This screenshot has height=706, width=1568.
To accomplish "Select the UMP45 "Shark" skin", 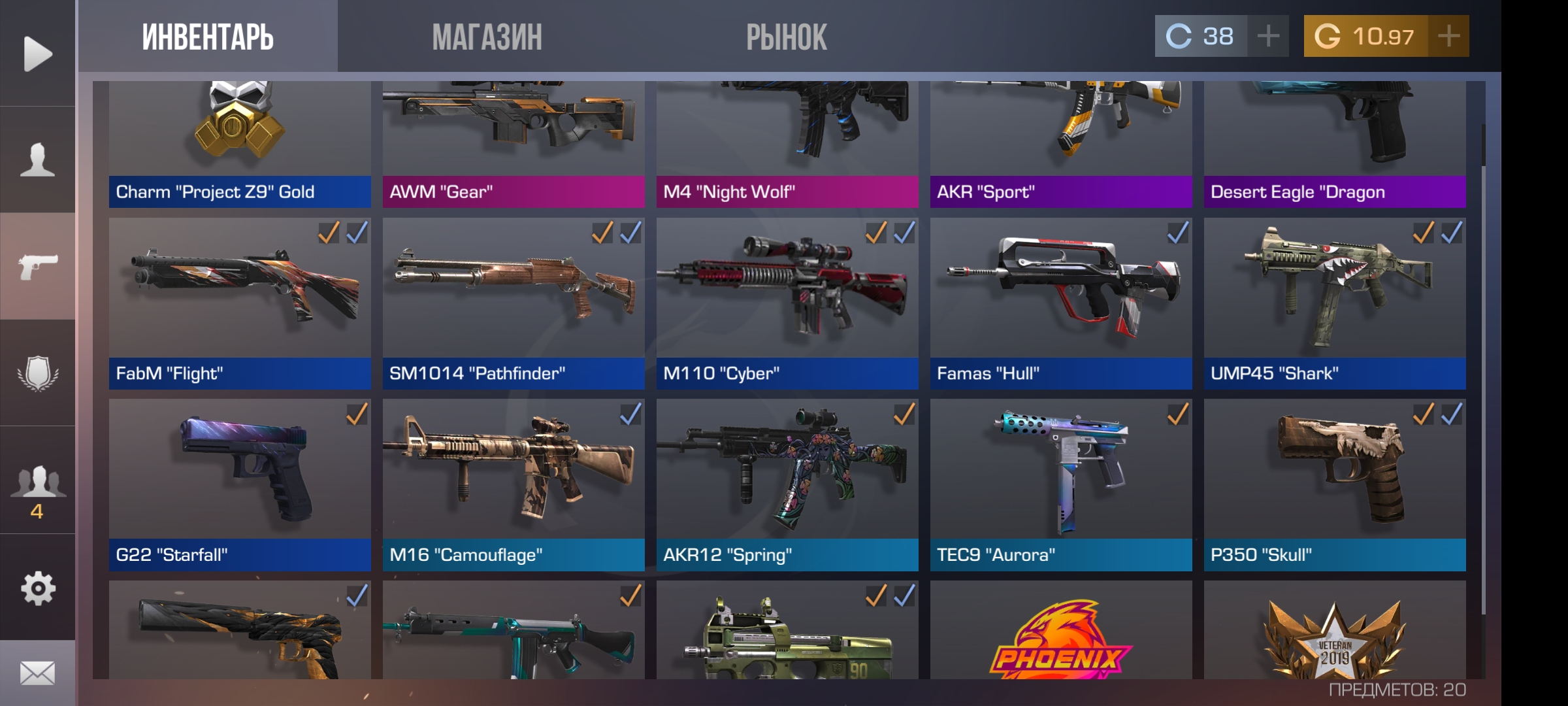I will point(1335,303).
